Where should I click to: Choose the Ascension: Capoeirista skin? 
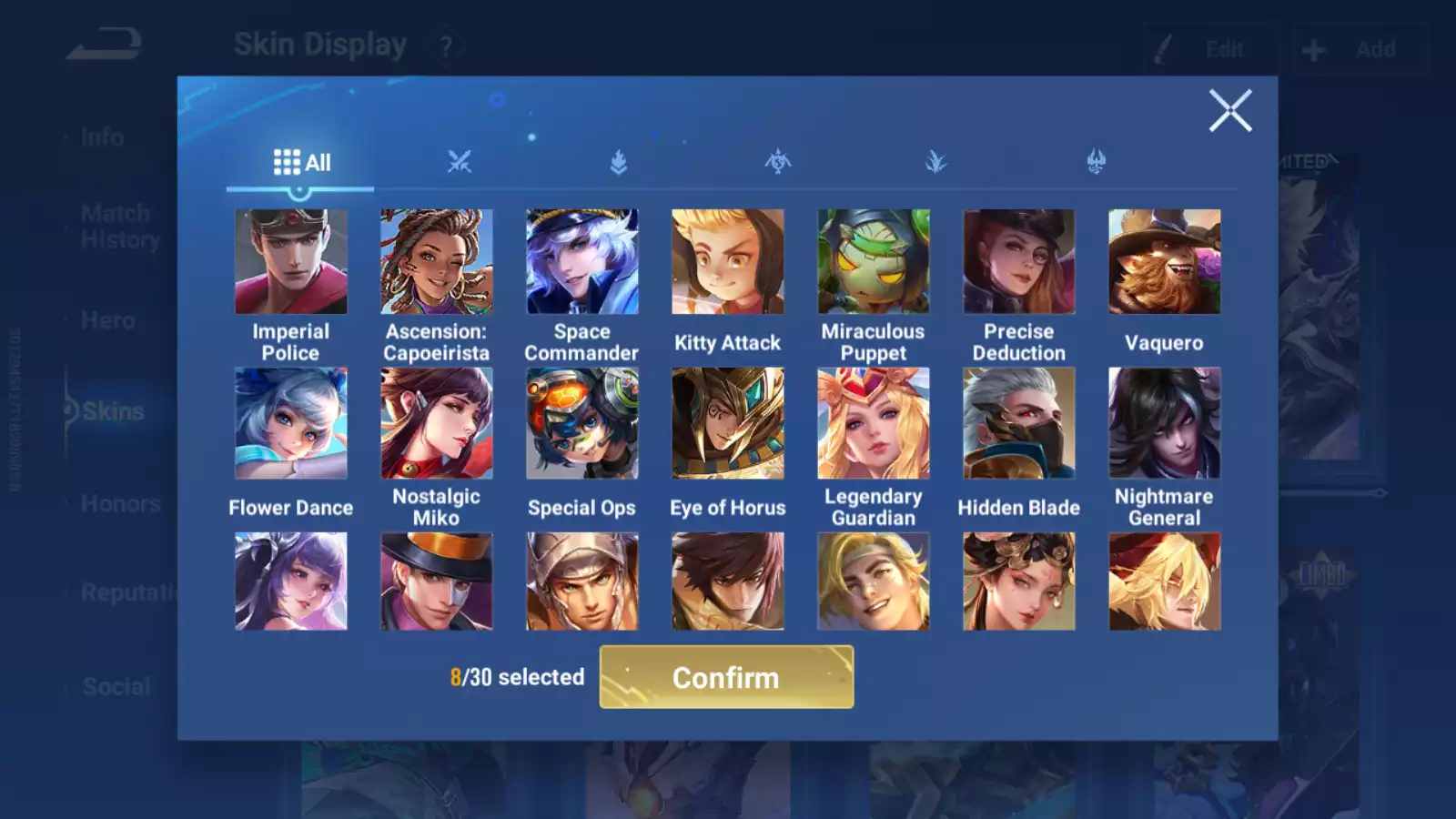click(437, 262)
